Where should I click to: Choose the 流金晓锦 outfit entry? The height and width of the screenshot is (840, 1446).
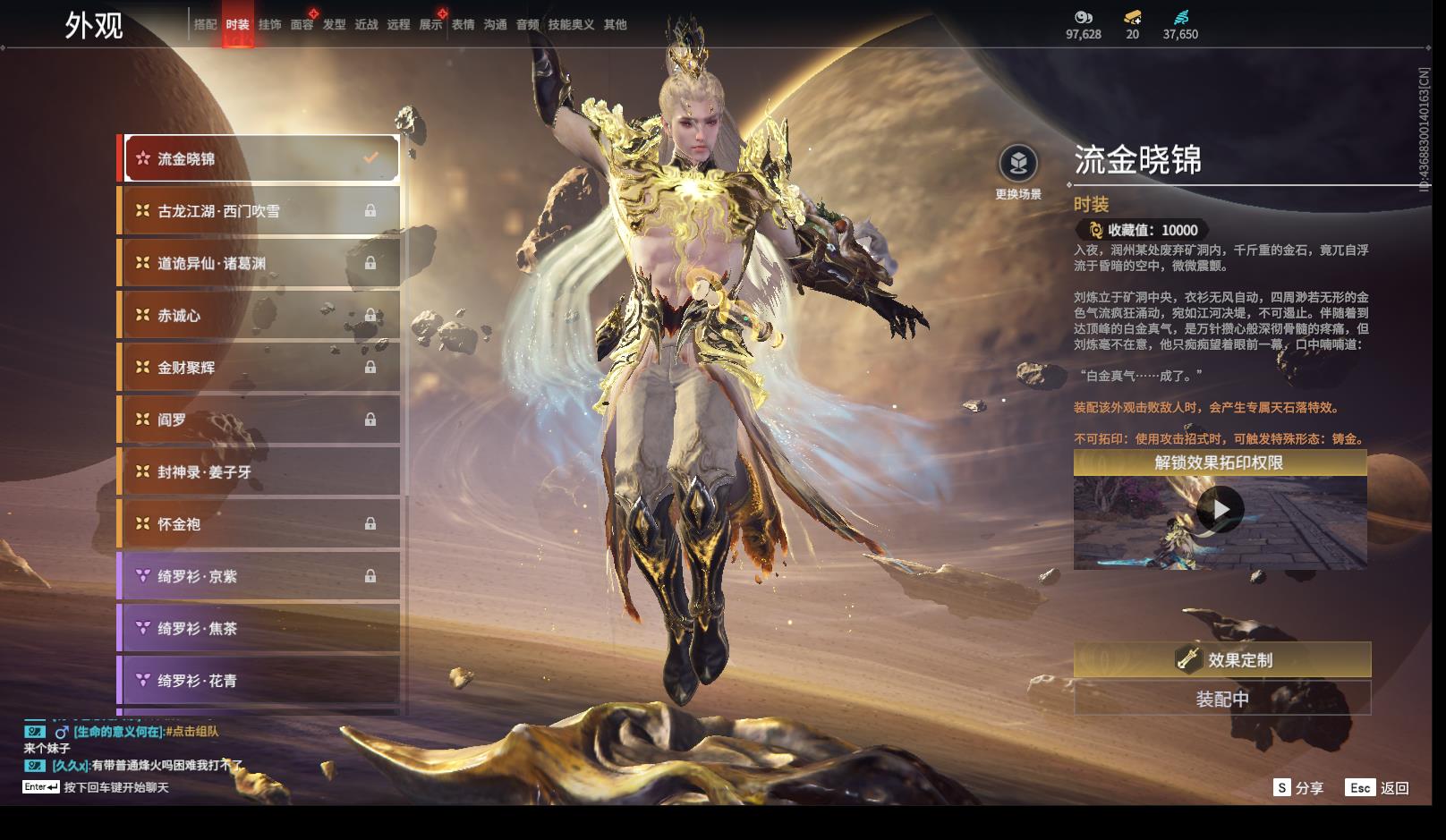[x=260, y=159]
